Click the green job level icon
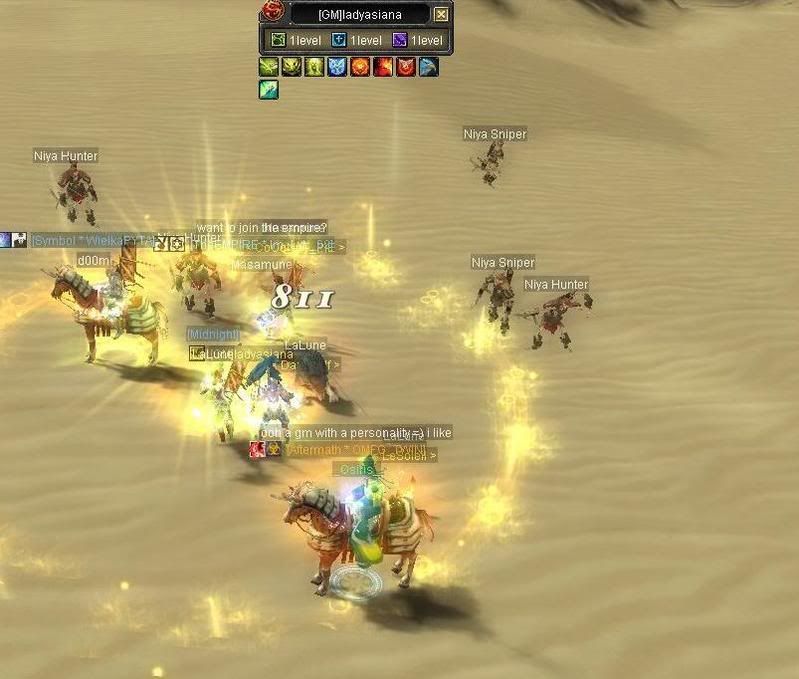The image size is (799, 679). pos(278,40)
